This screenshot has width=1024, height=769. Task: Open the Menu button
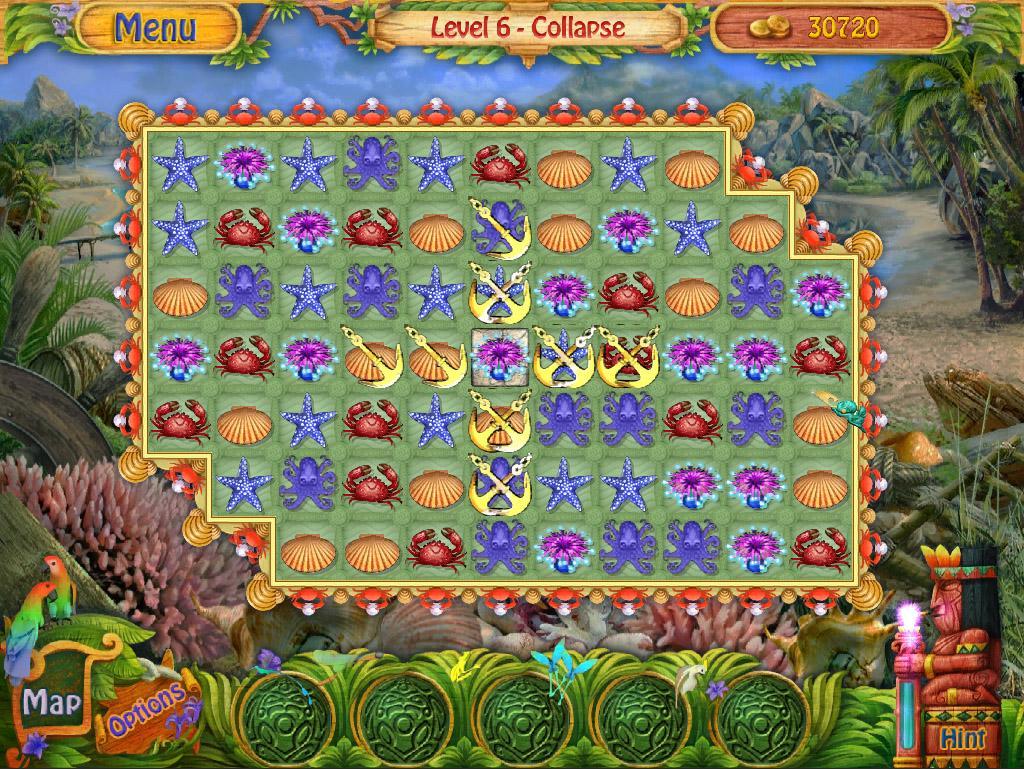click(x=155, y=27)
